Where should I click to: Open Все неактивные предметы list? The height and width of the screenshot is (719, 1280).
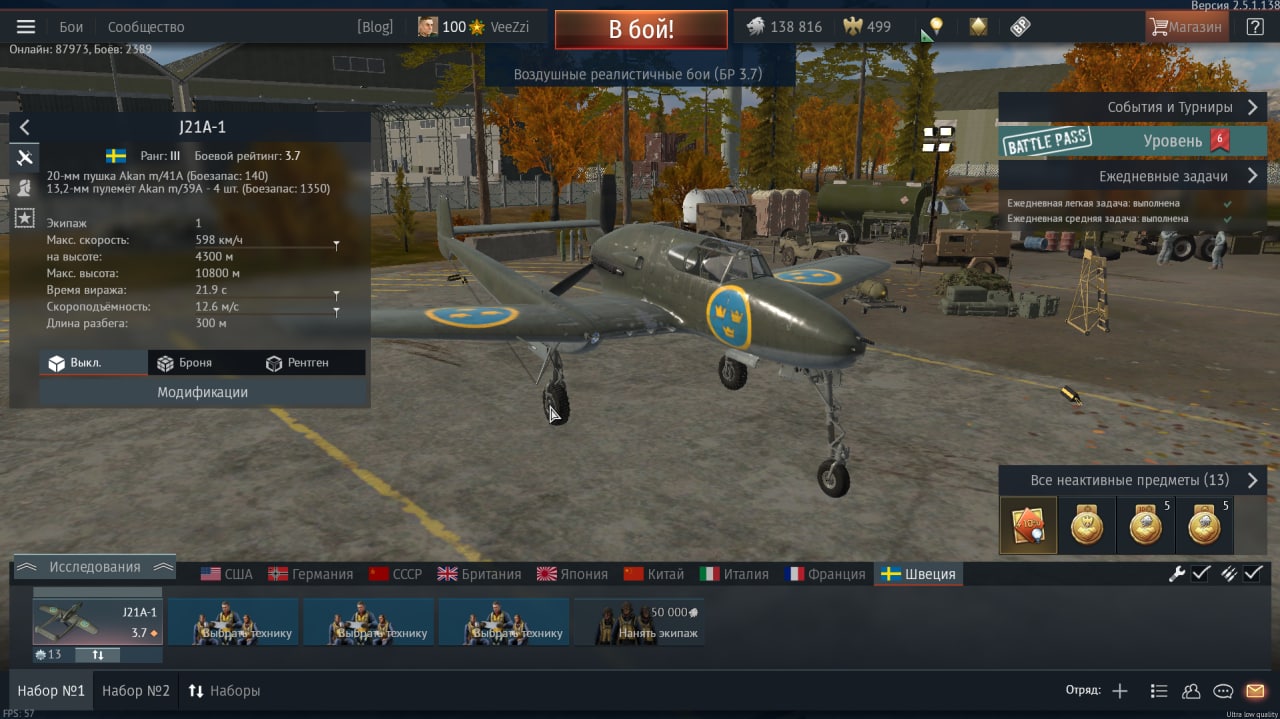pyautogui.click(x=1132, y=480)
